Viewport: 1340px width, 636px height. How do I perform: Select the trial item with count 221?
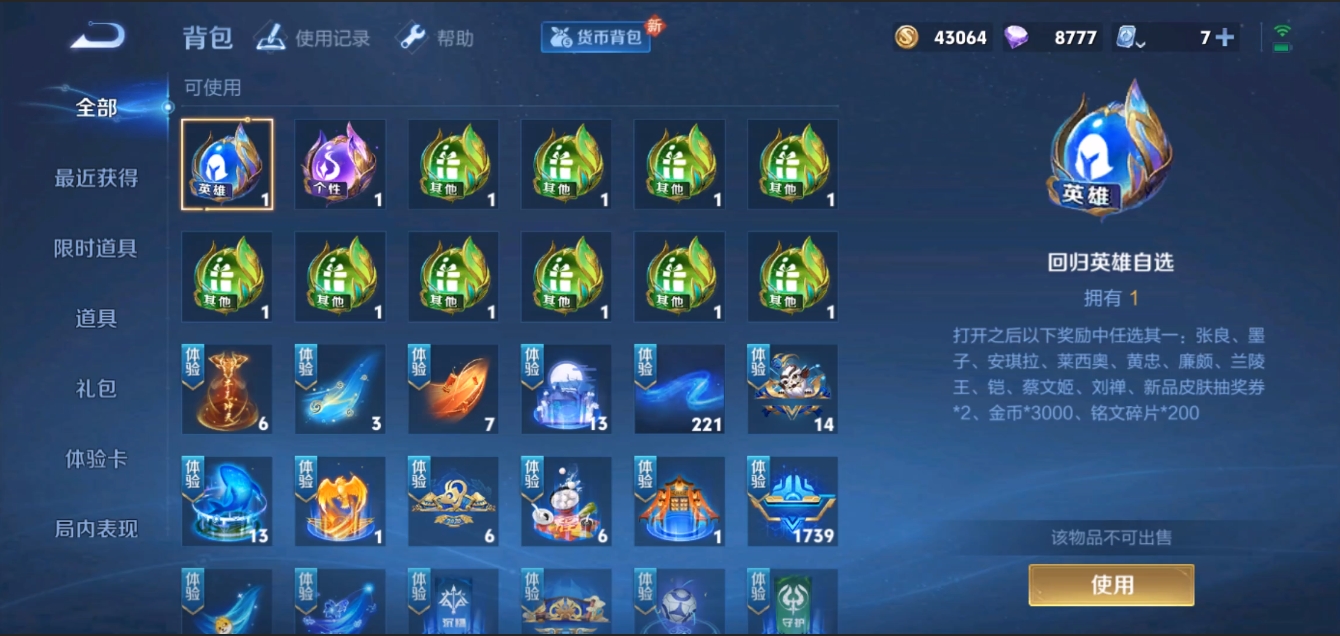click(680, 390)
